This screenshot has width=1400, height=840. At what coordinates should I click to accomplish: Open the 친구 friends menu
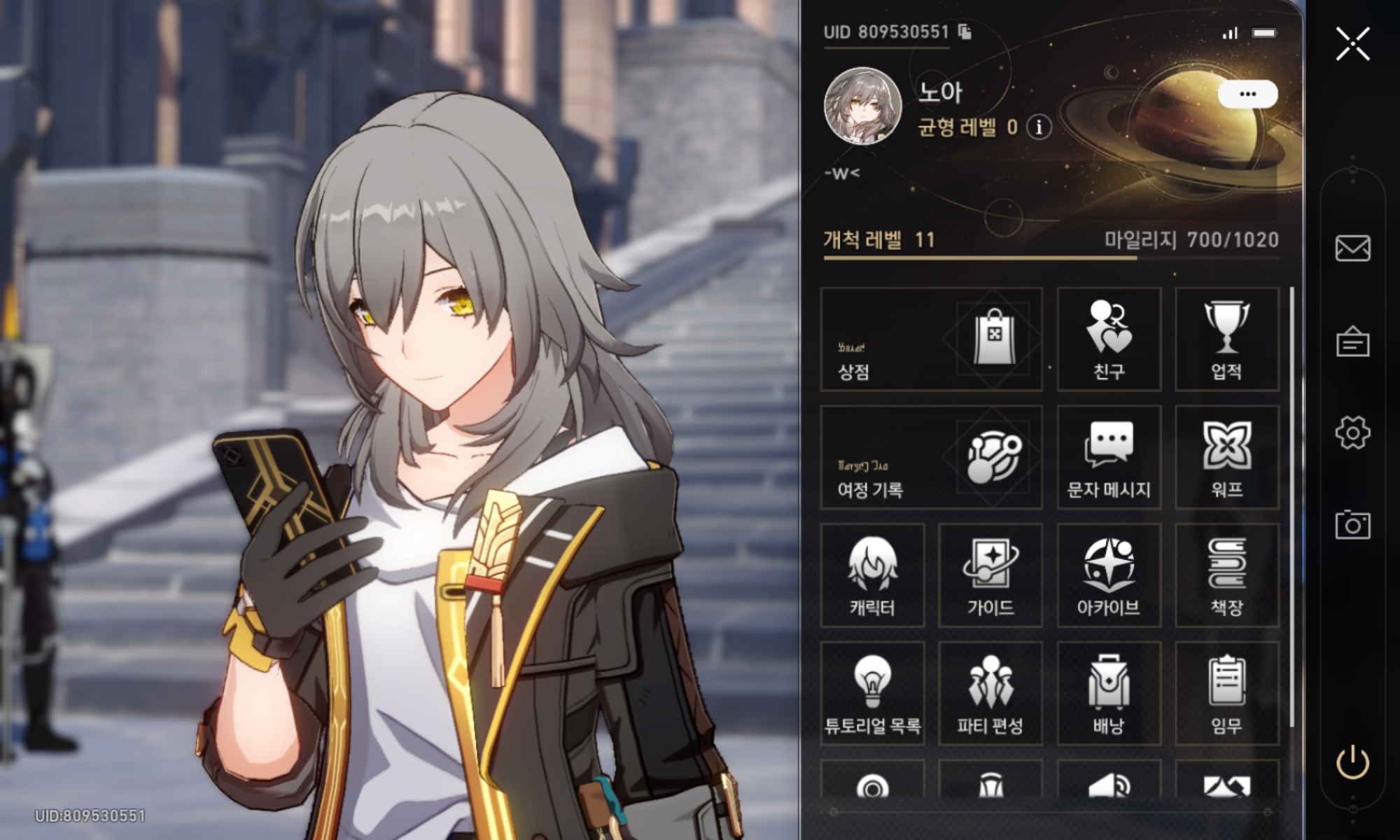tap(1109, 339)
